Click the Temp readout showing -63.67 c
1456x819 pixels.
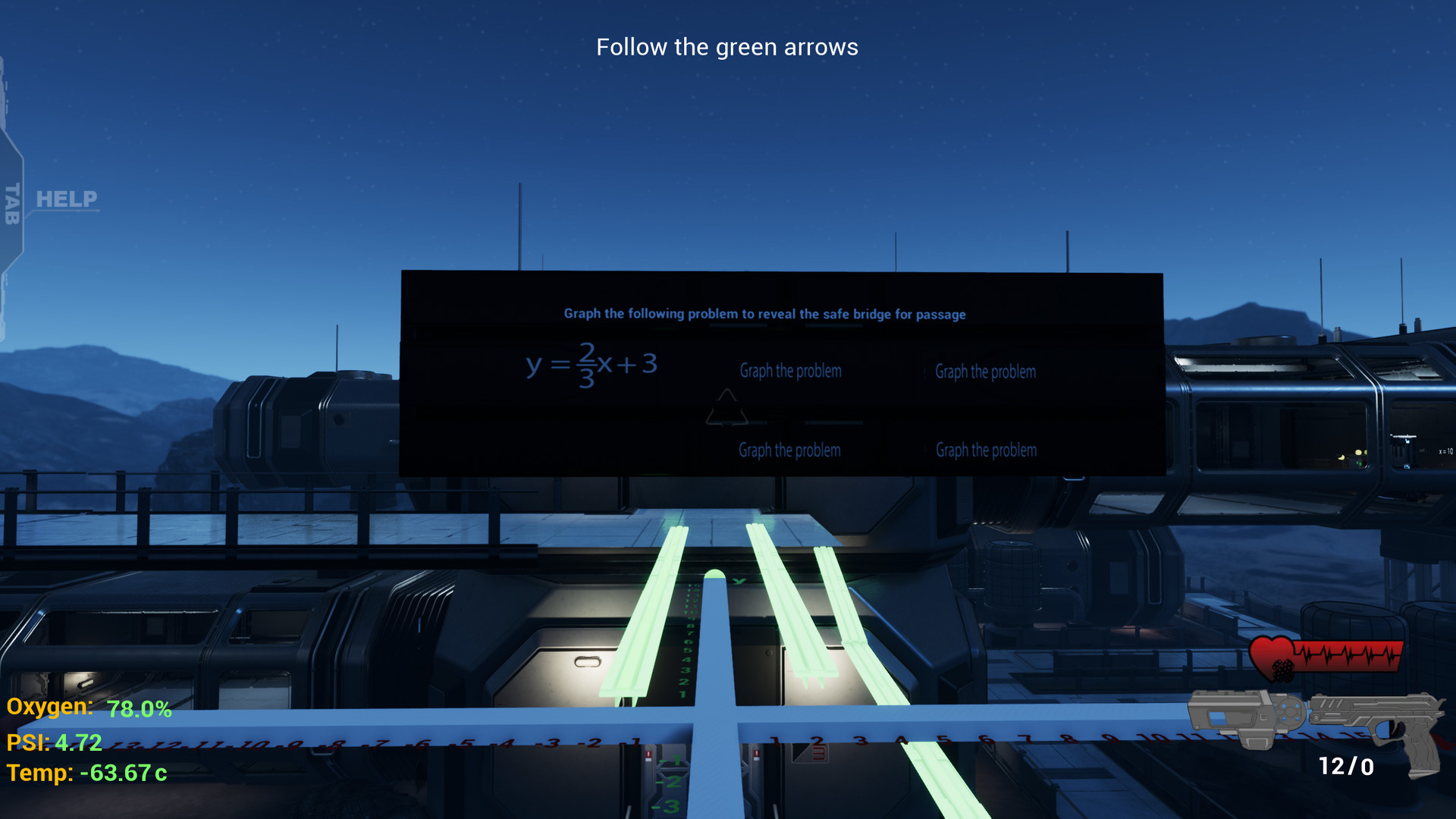(x=86, y=775)
